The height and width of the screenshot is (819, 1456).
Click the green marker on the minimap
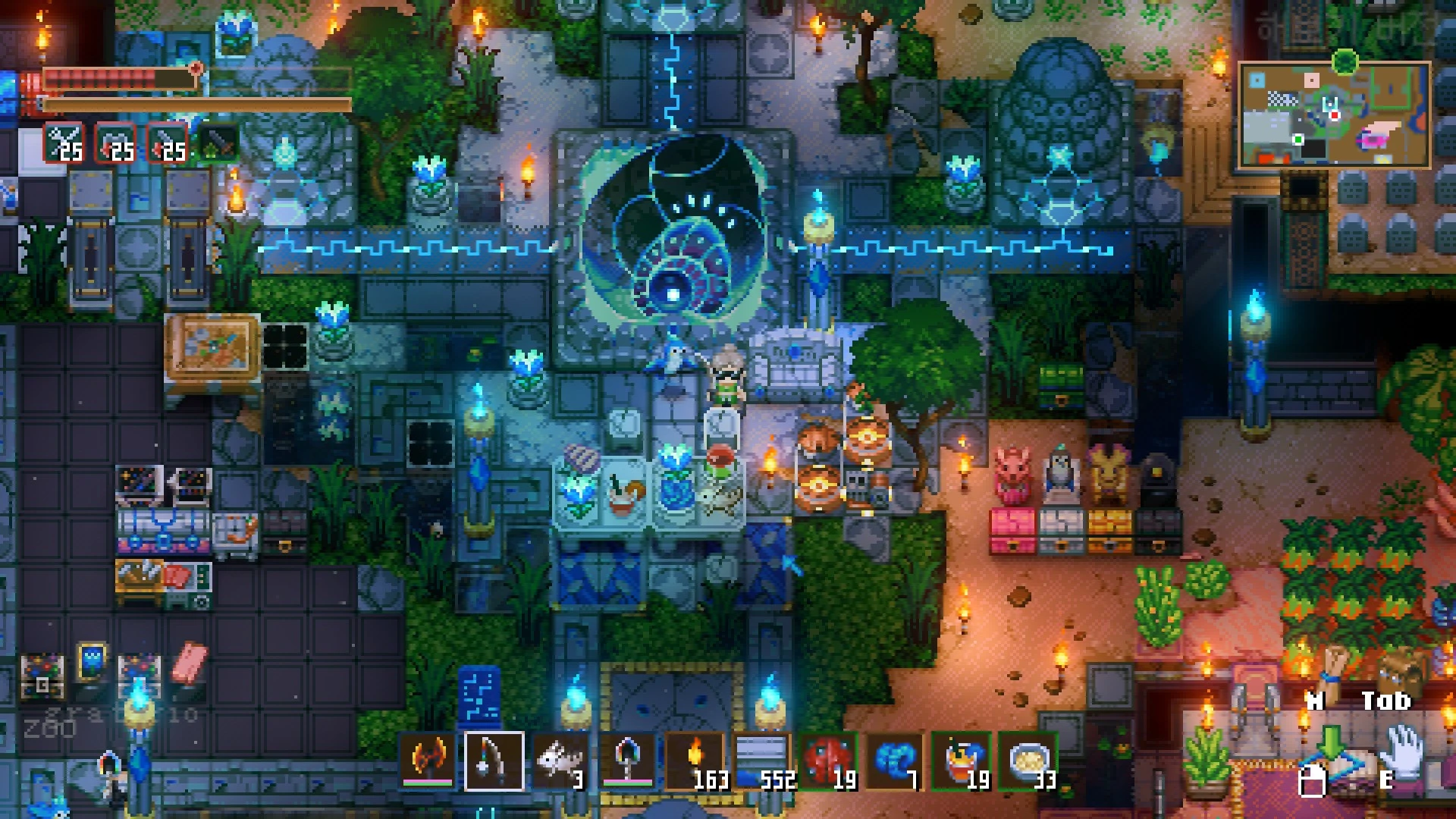(1298, 140)
